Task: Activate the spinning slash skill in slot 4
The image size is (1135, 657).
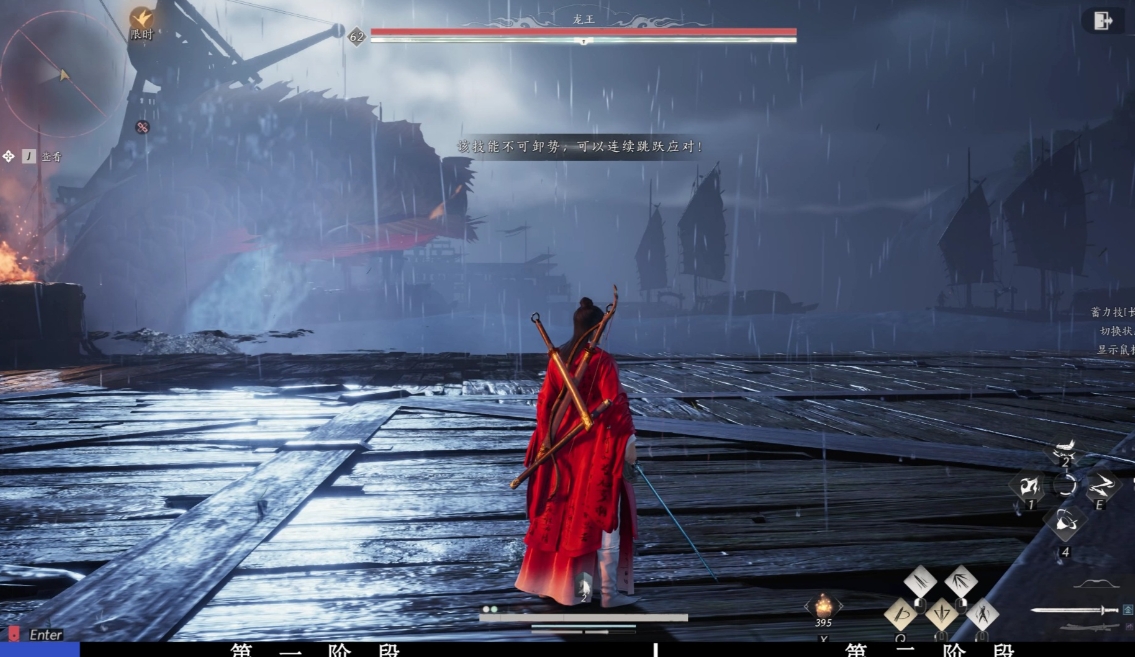Action: tap(1065, 521)
